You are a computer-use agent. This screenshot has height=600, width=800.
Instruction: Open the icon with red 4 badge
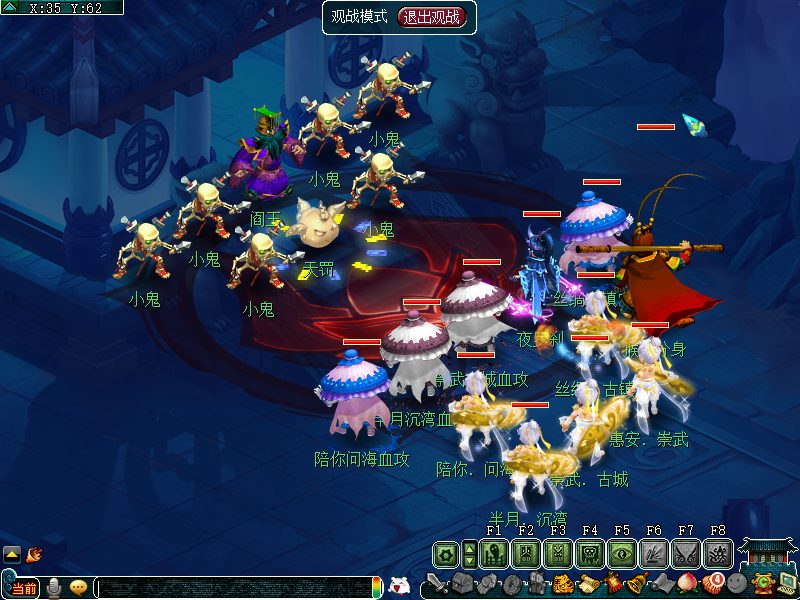click(x=711, y=583)
